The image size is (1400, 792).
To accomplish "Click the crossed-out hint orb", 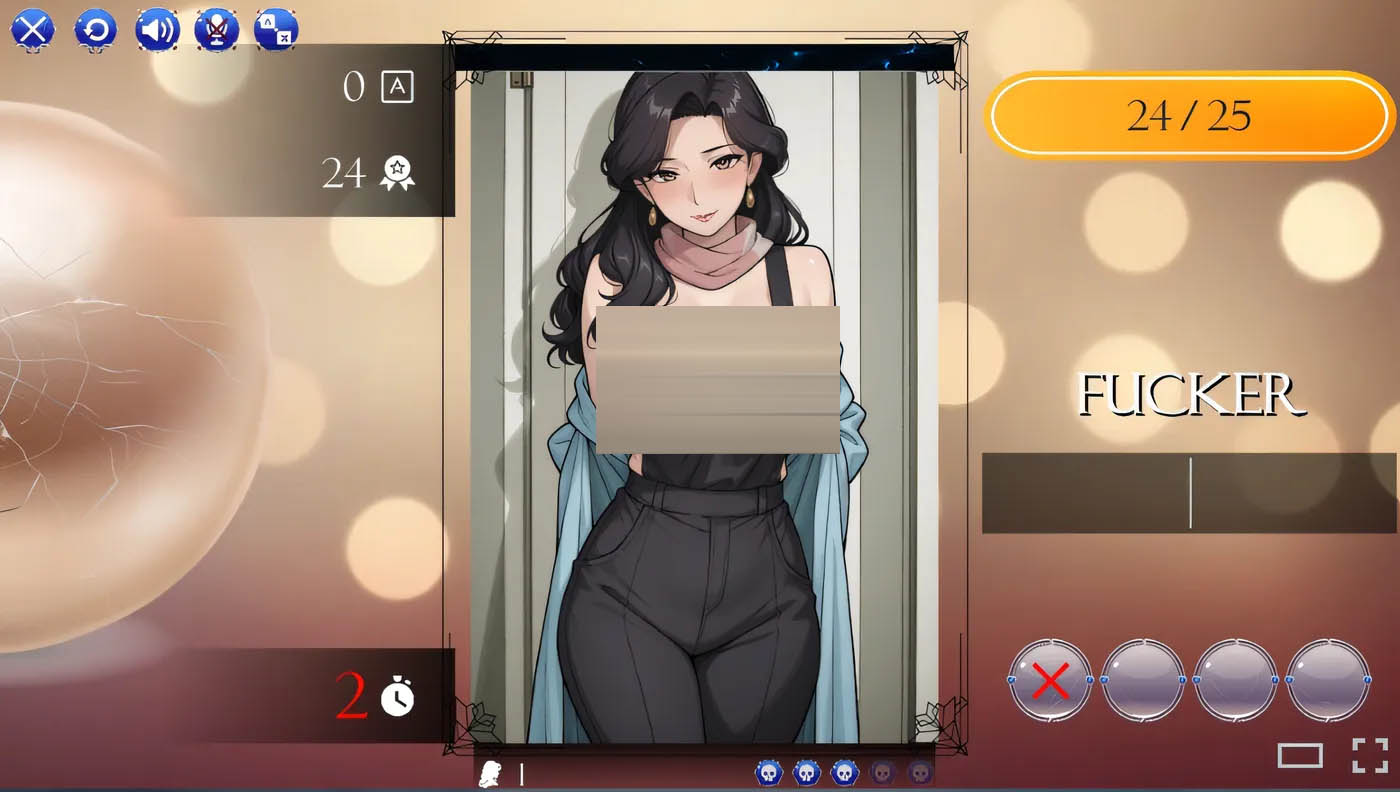I will pos(1050,678).
